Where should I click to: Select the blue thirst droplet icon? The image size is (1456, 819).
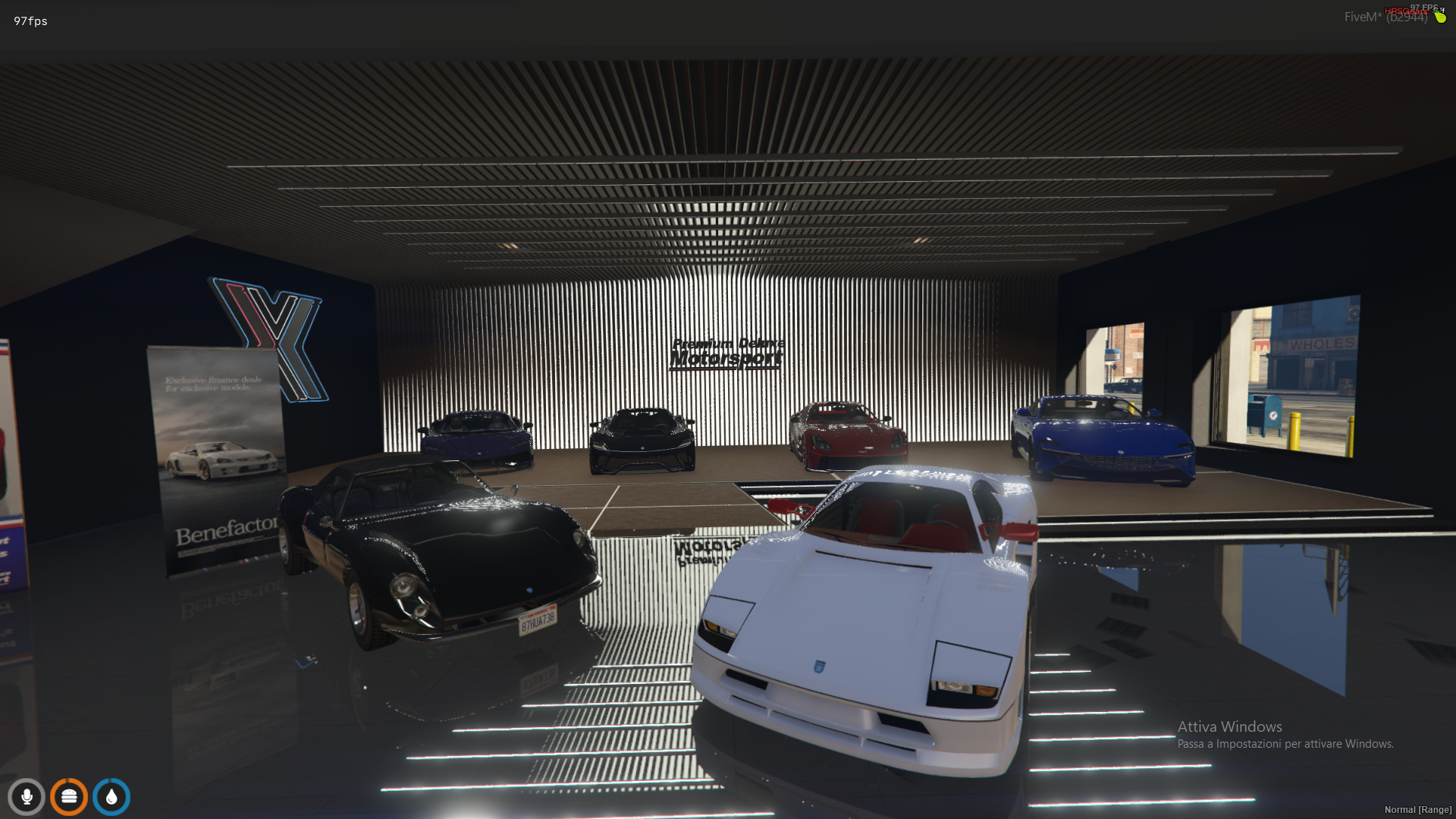tap(111, 796)
